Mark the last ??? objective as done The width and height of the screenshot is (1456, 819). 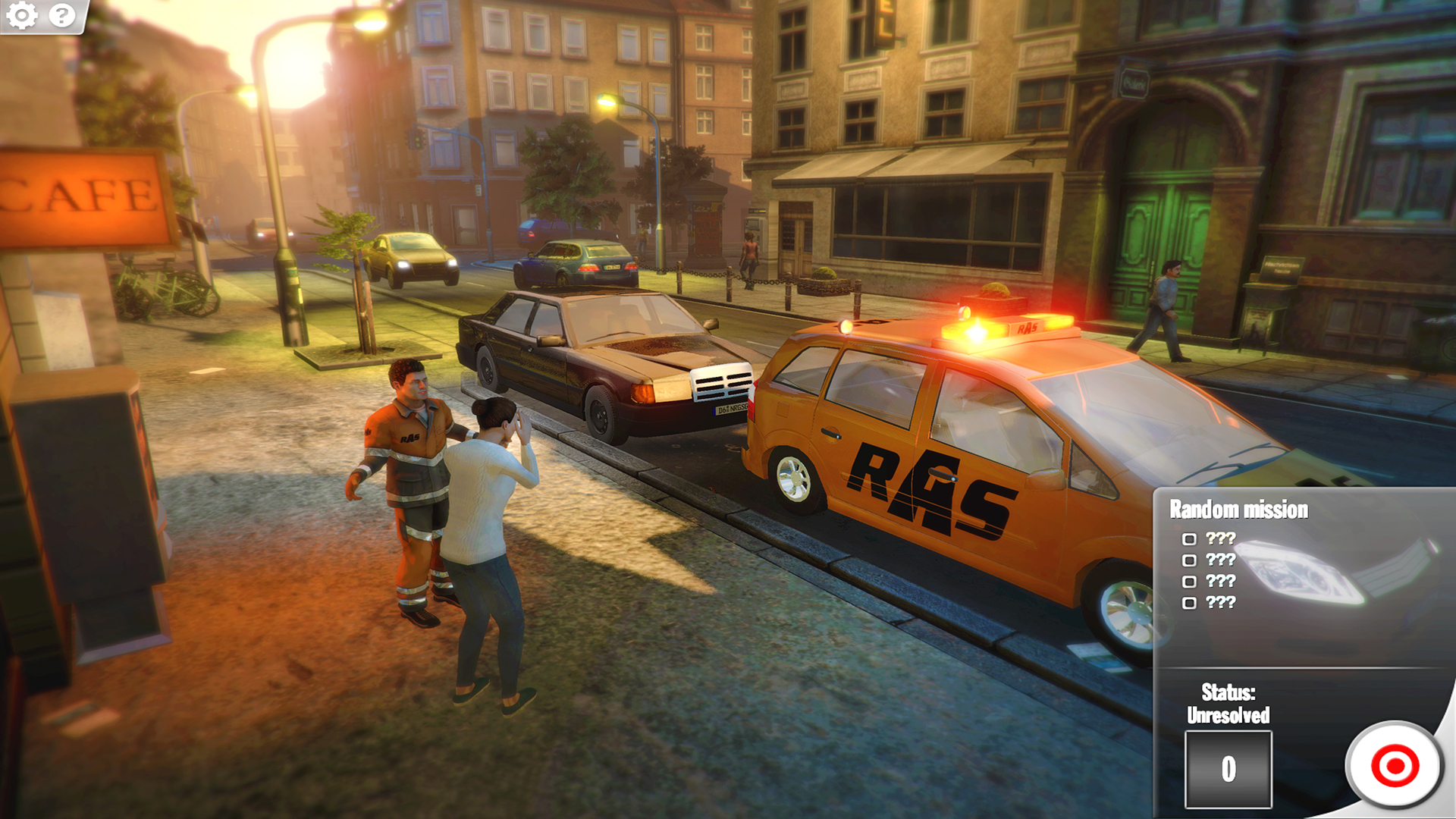(x=1188, y=604)
